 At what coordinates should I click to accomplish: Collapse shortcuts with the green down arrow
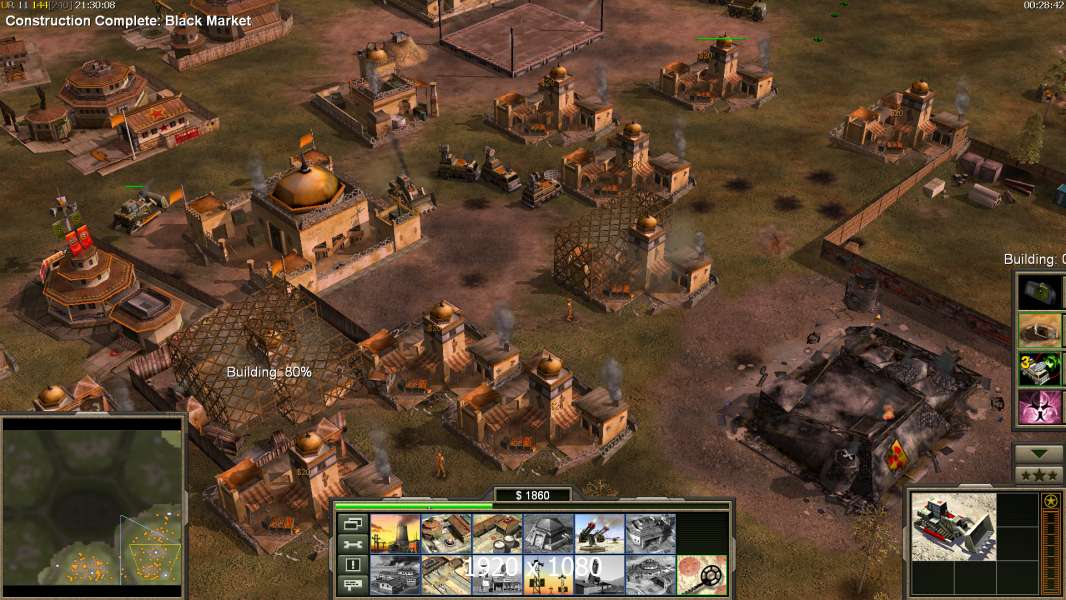[x=1039, y=454]
